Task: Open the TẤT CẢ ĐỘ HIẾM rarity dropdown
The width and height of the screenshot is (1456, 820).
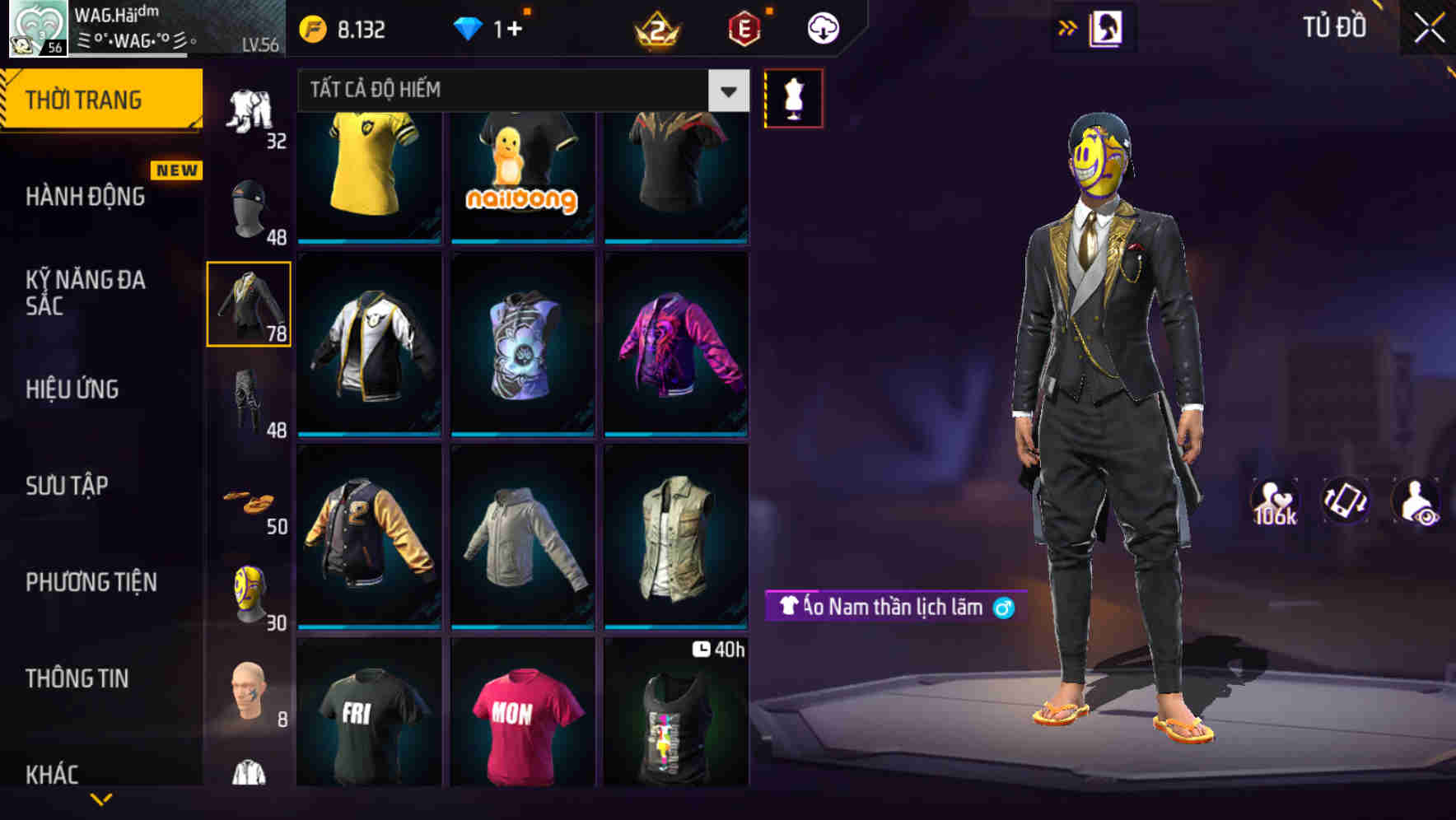Action: point(511,91)
